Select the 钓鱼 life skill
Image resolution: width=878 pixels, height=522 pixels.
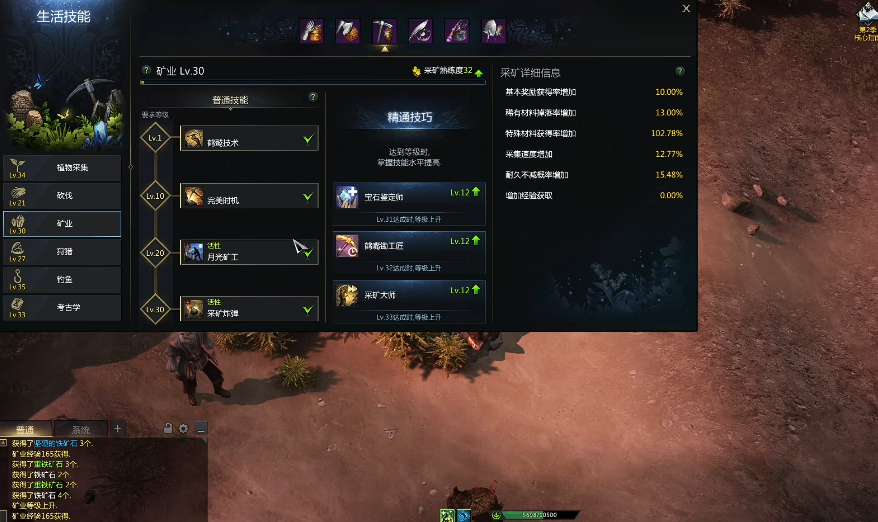[63, 280]
